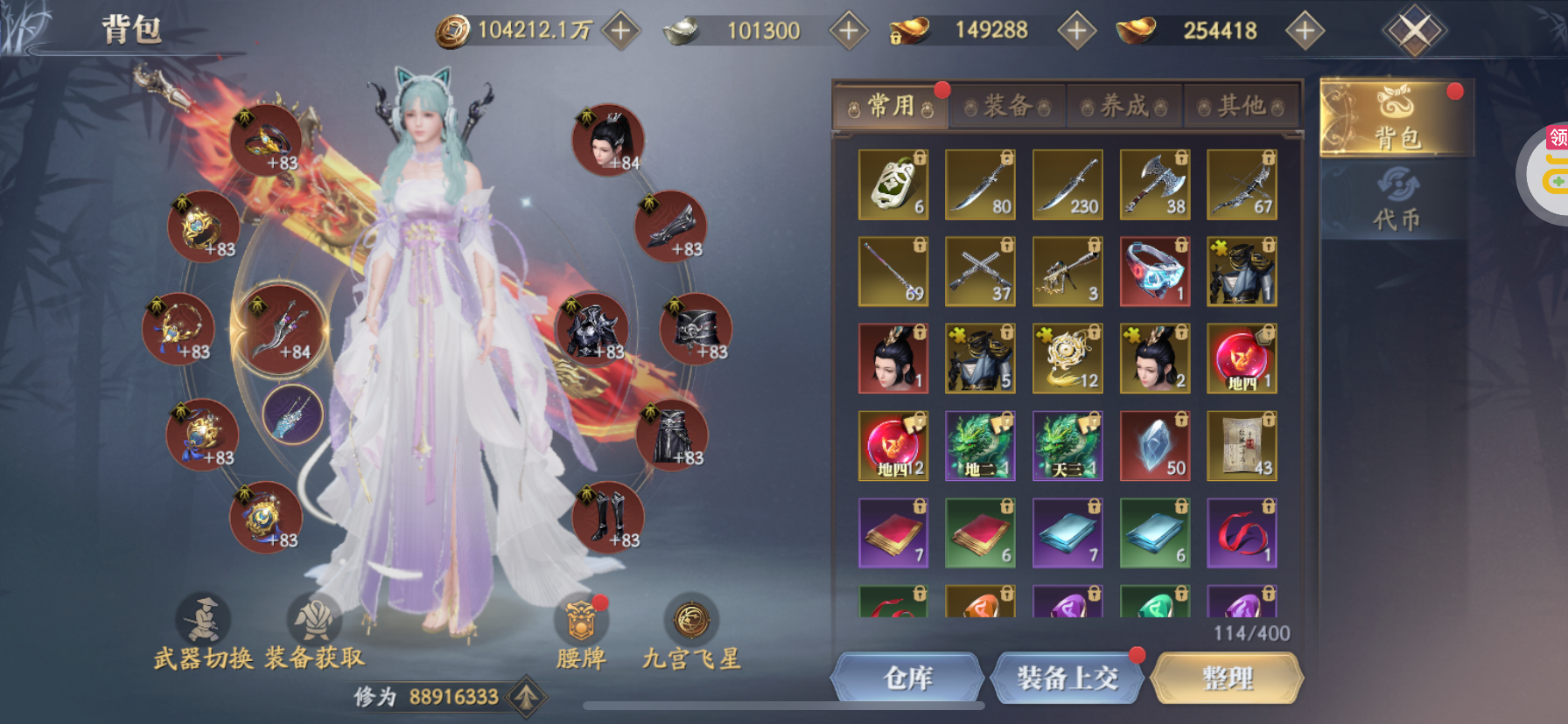
Task: Switch to the 装备 tab
Action: pos(1007,107)
